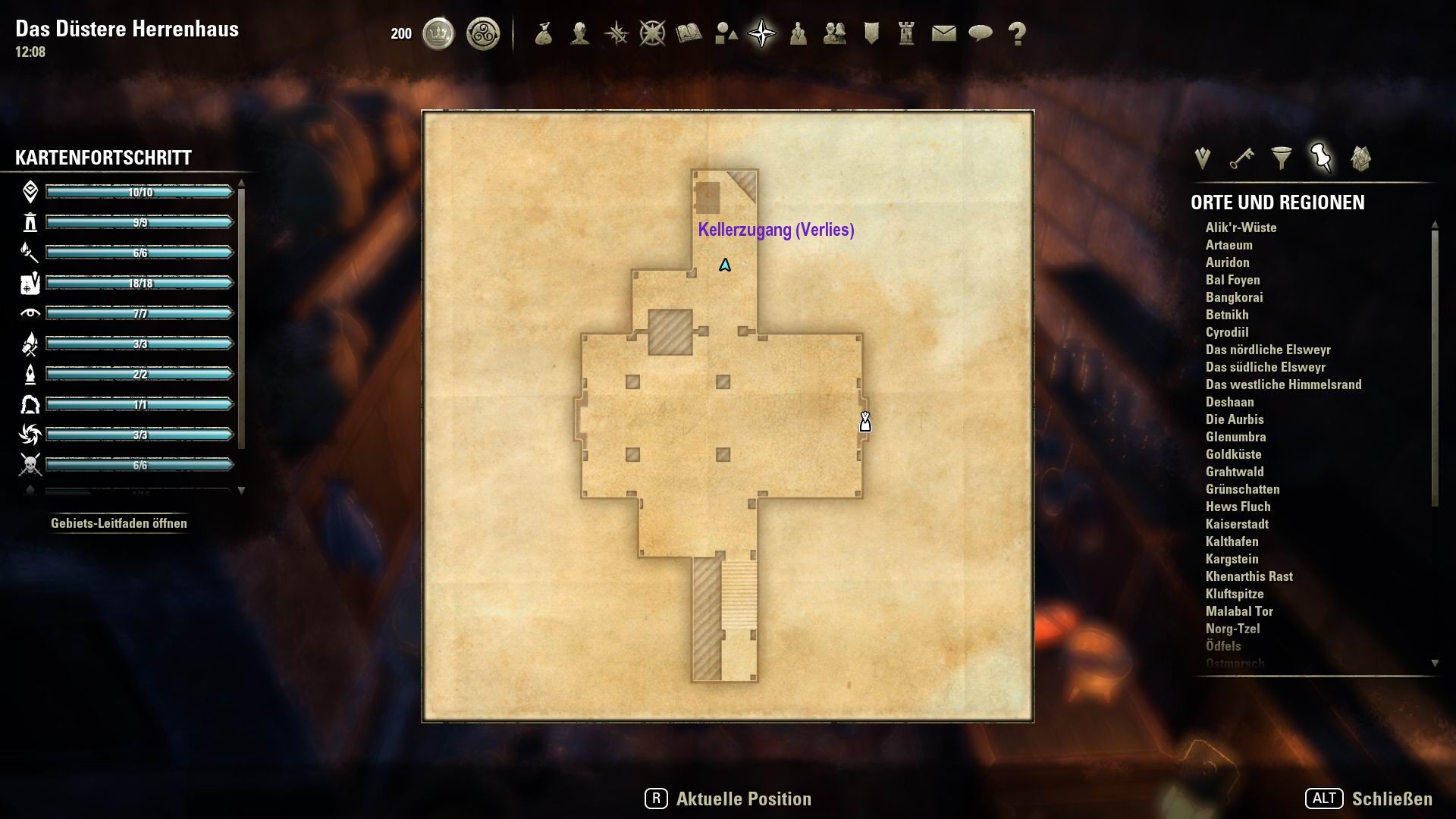This screenshot has width=1456, height=819.
Task: Toggle the pin locations tab icon
Action: tap(1319, 157)
